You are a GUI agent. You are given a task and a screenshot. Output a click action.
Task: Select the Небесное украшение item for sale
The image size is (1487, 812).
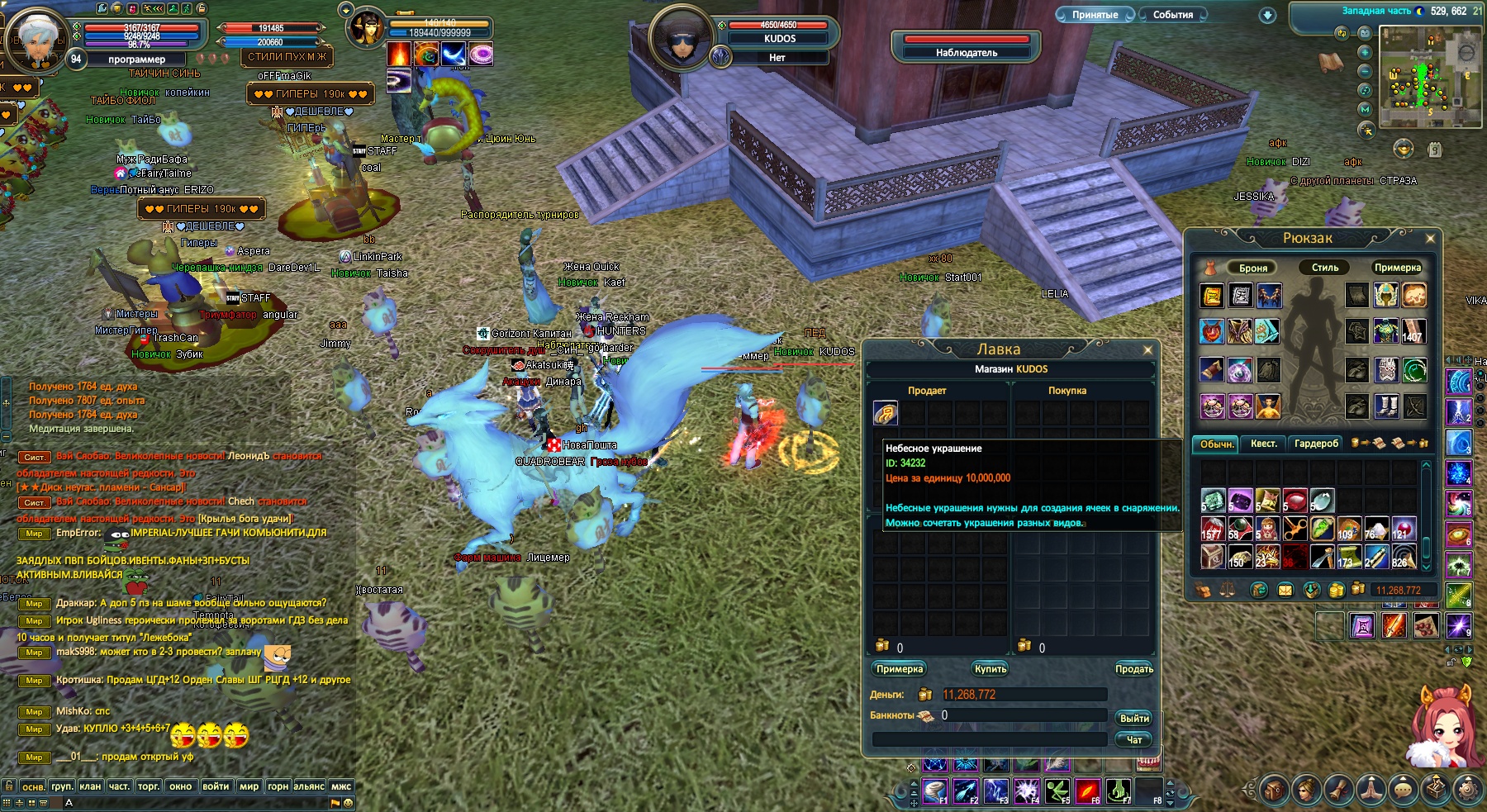(x=886, y=413)
